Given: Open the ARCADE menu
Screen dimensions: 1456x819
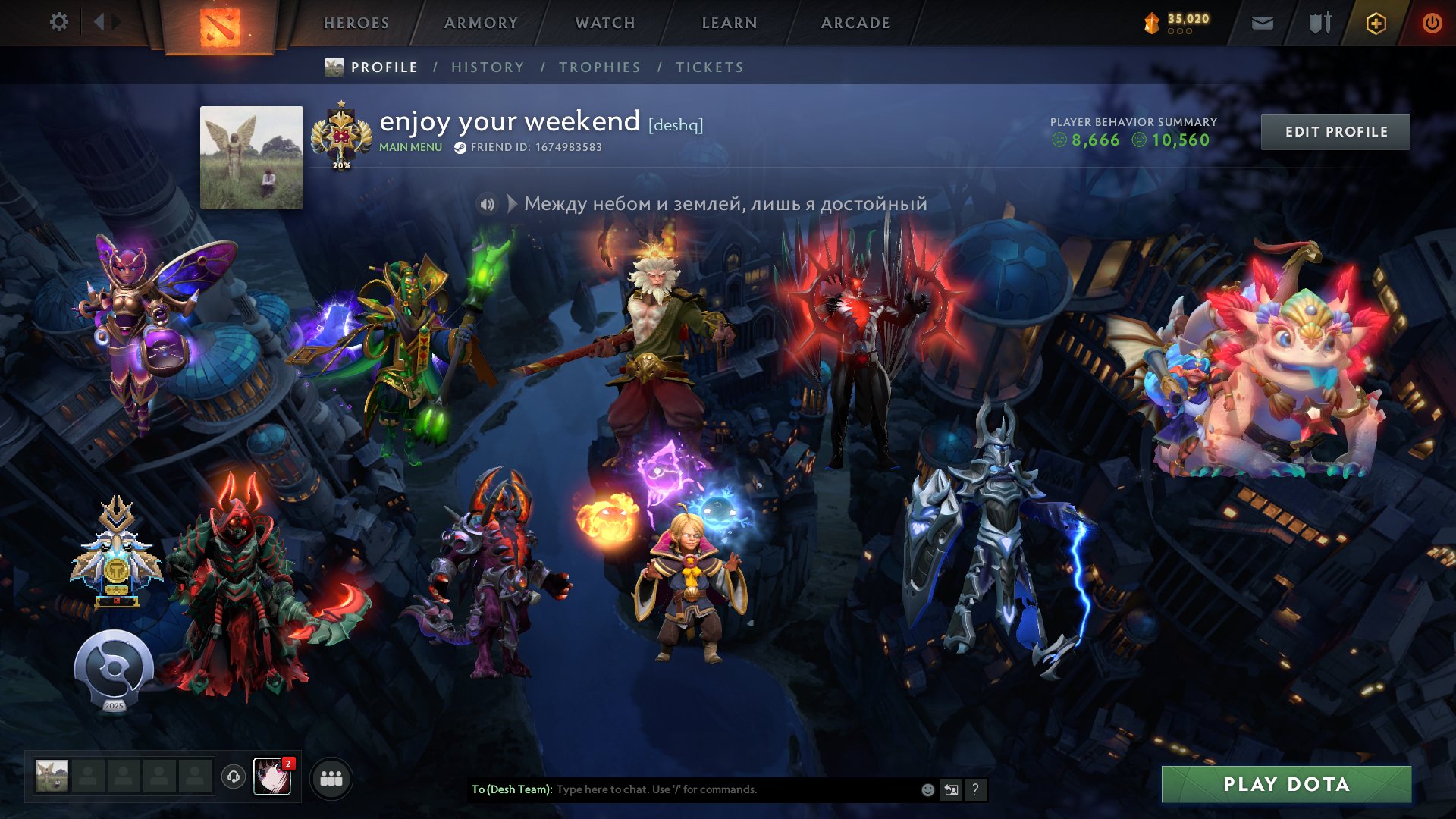Looking at the screenshot, I should 855,23.
